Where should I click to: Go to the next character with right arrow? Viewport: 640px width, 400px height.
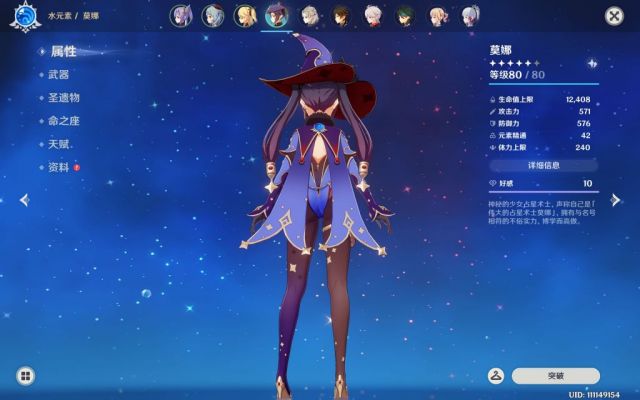pyautogui.click(x=616, y=200)
